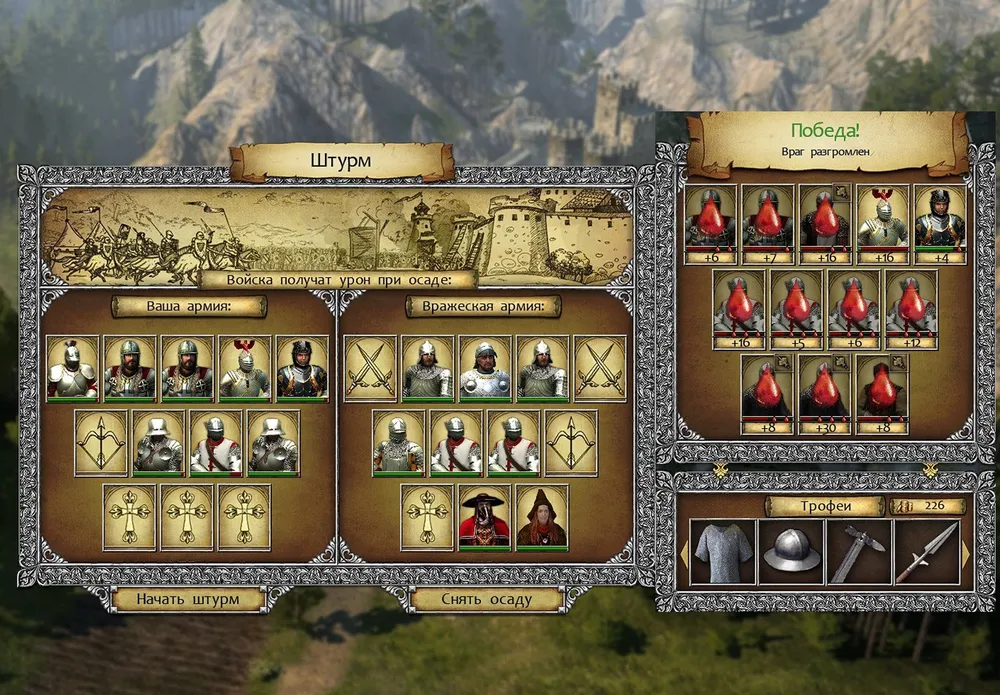The width and height of the screenshot is (1000, 695).
Task: Choose the war hammer trophy
Action: click(x=857, y=552)
